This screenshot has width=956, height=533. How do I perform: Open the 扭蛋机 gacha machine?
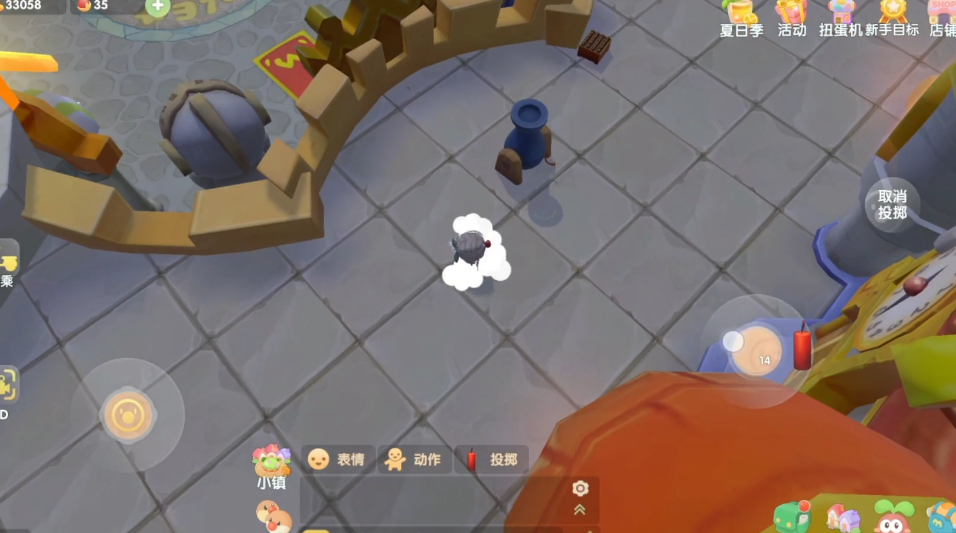tap(841, 17)
